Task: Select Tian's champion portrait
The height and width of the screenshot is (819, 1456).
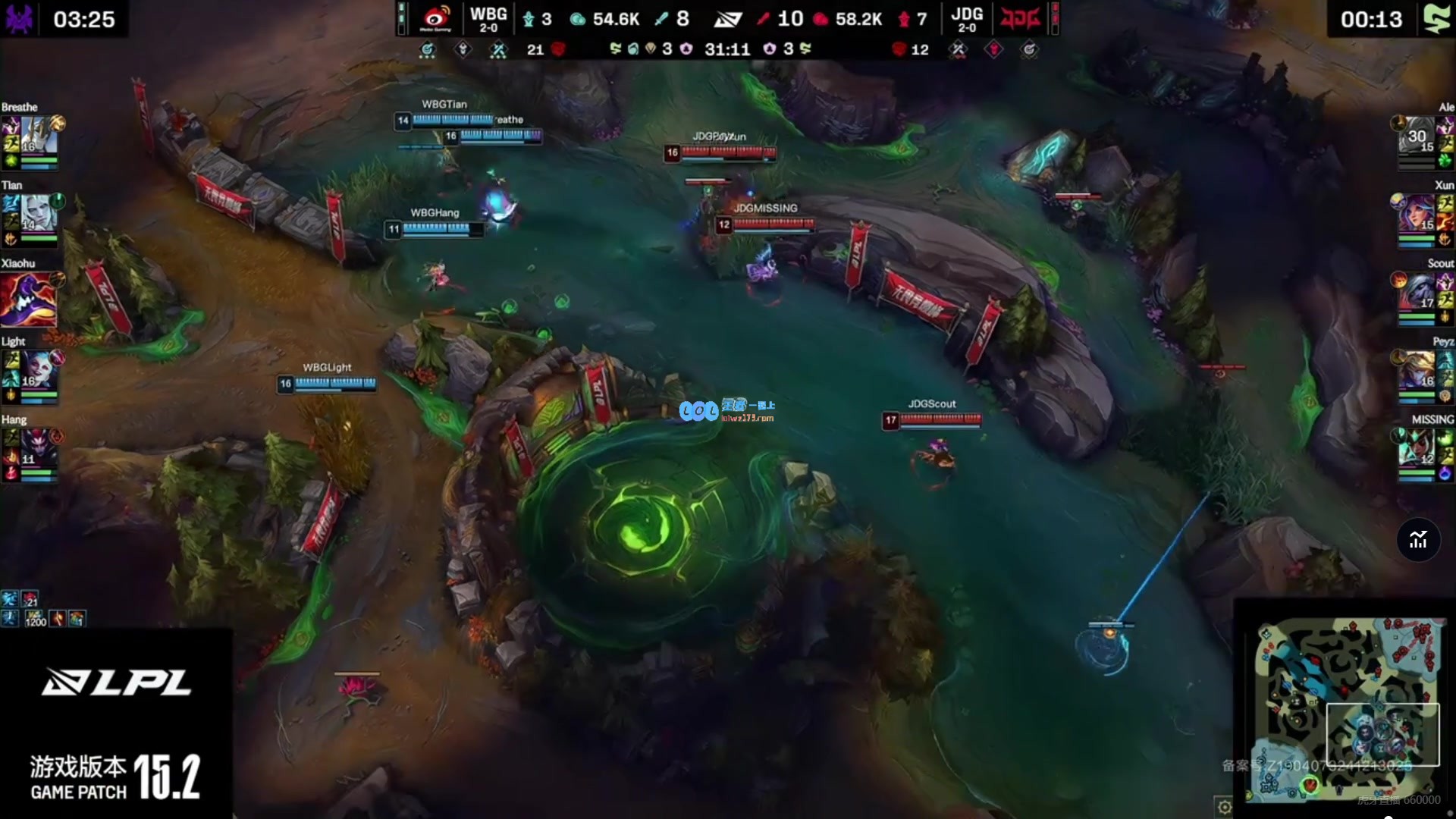Action: click(39, 214)
